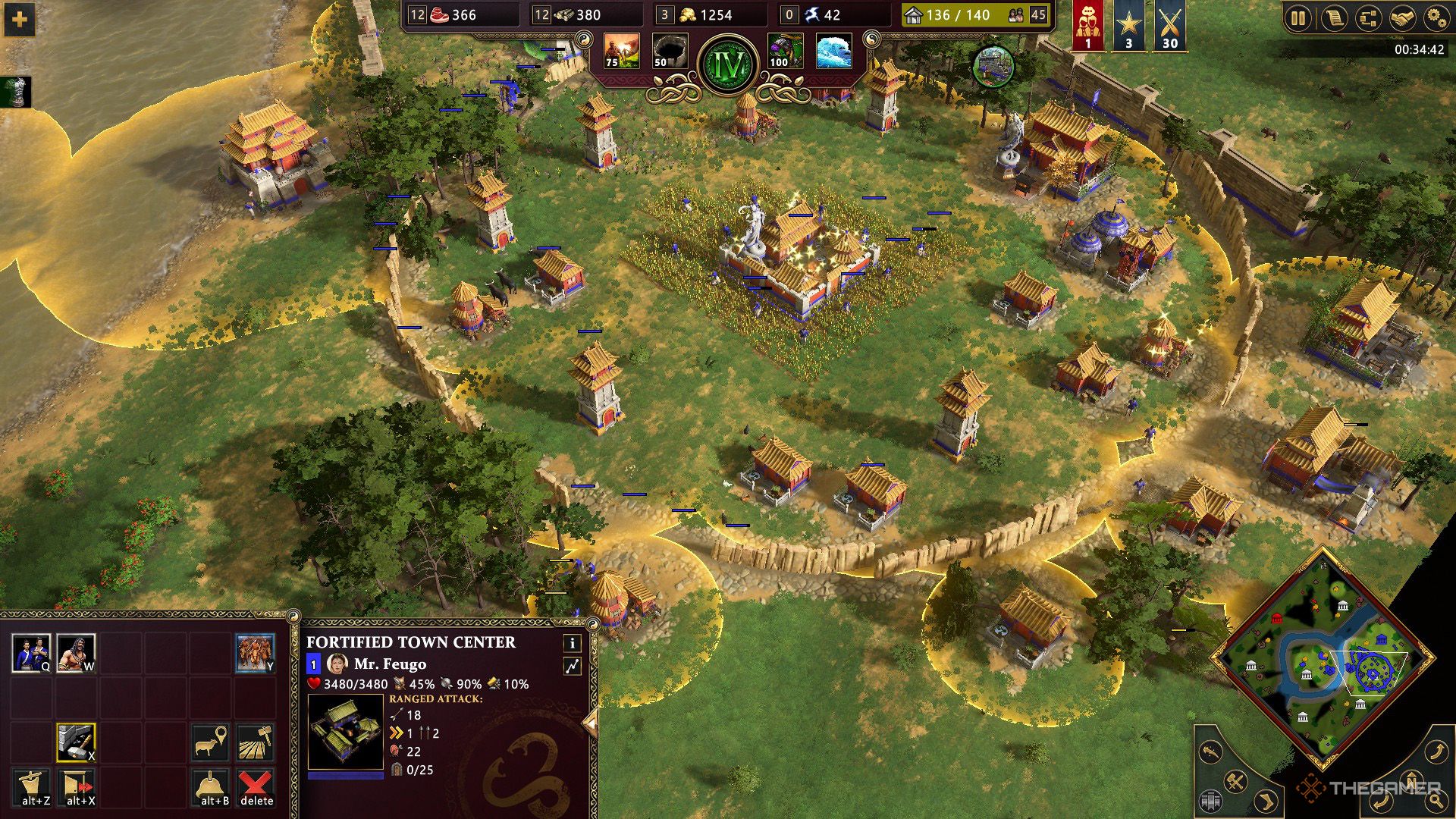Click the yin-yang emblem above the info panel

[592, 625]
